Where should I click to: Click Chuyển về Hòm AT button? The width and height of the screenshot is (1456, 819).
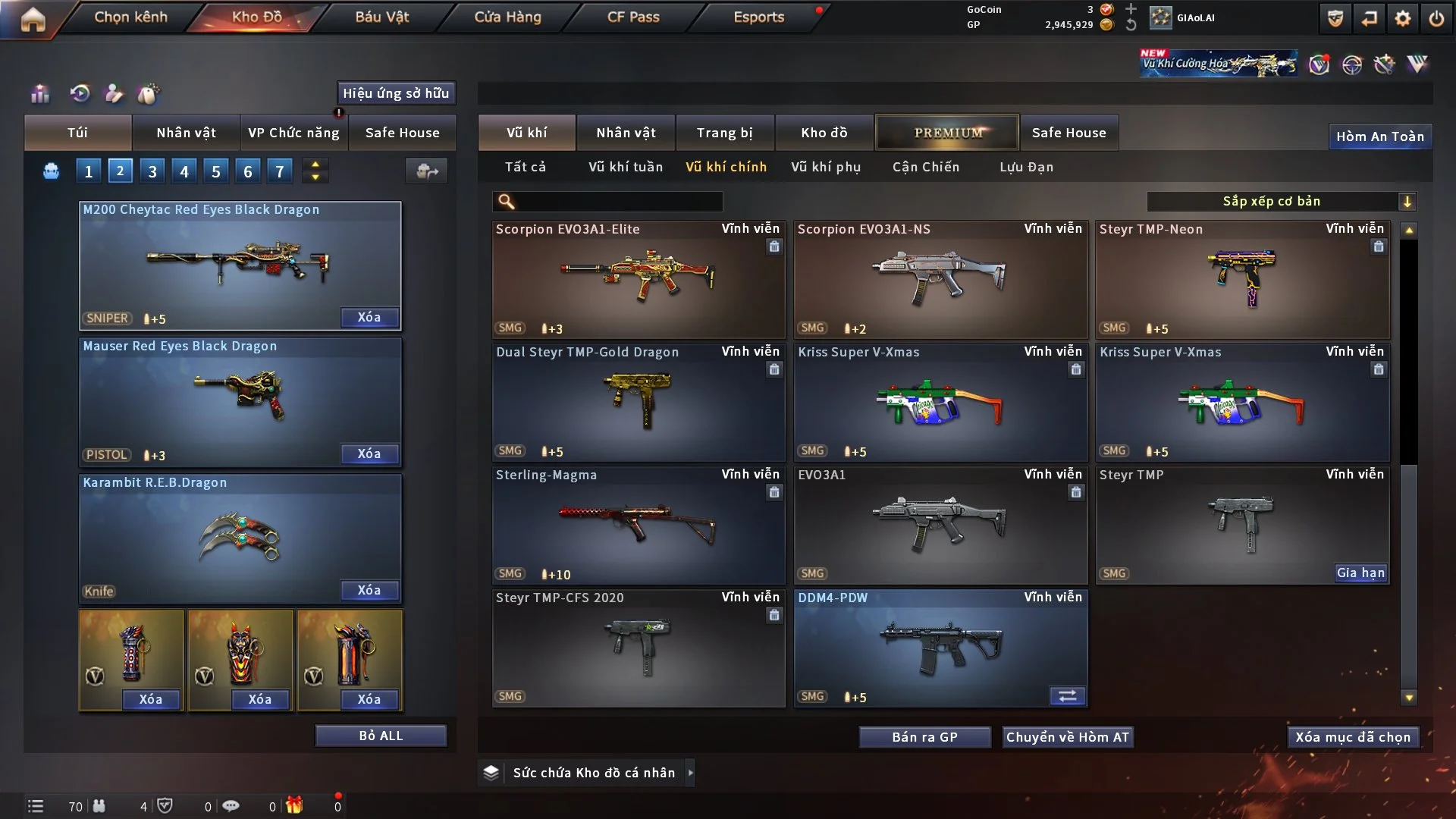1067,737
